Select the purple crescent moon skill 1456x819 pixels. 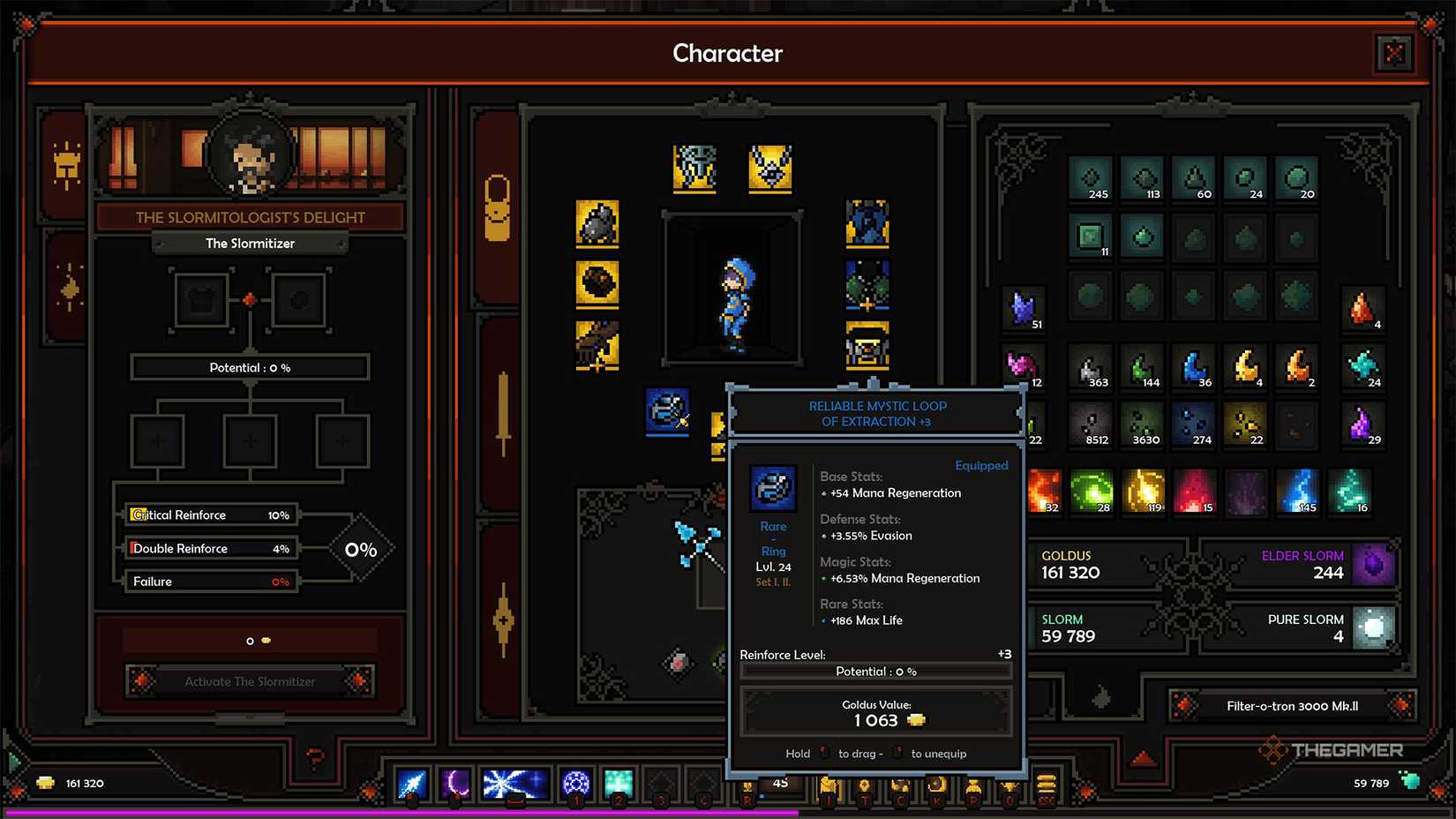tap(457, 782)
